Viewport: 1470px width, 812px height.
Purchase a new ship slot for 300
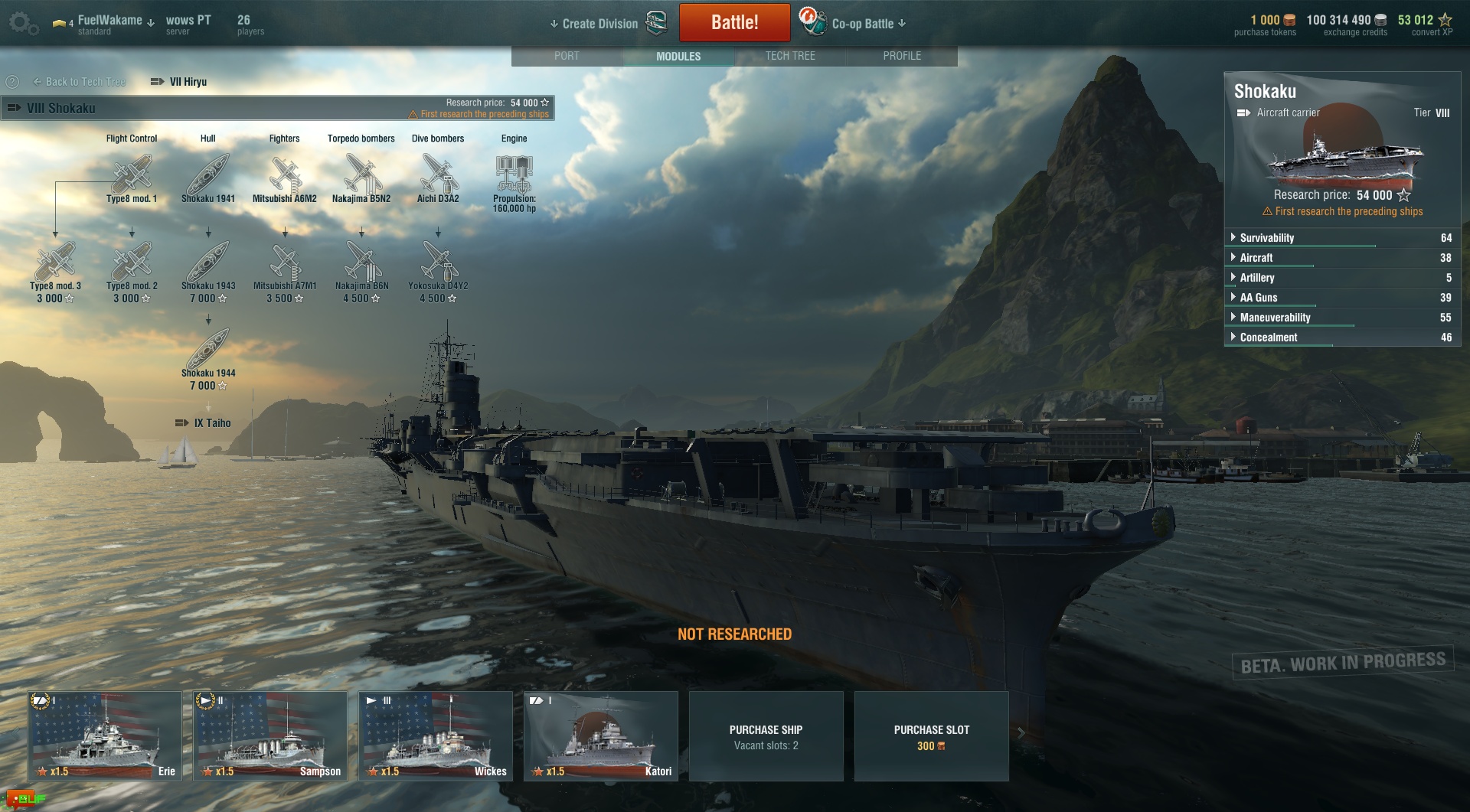[x=931, y=736]
